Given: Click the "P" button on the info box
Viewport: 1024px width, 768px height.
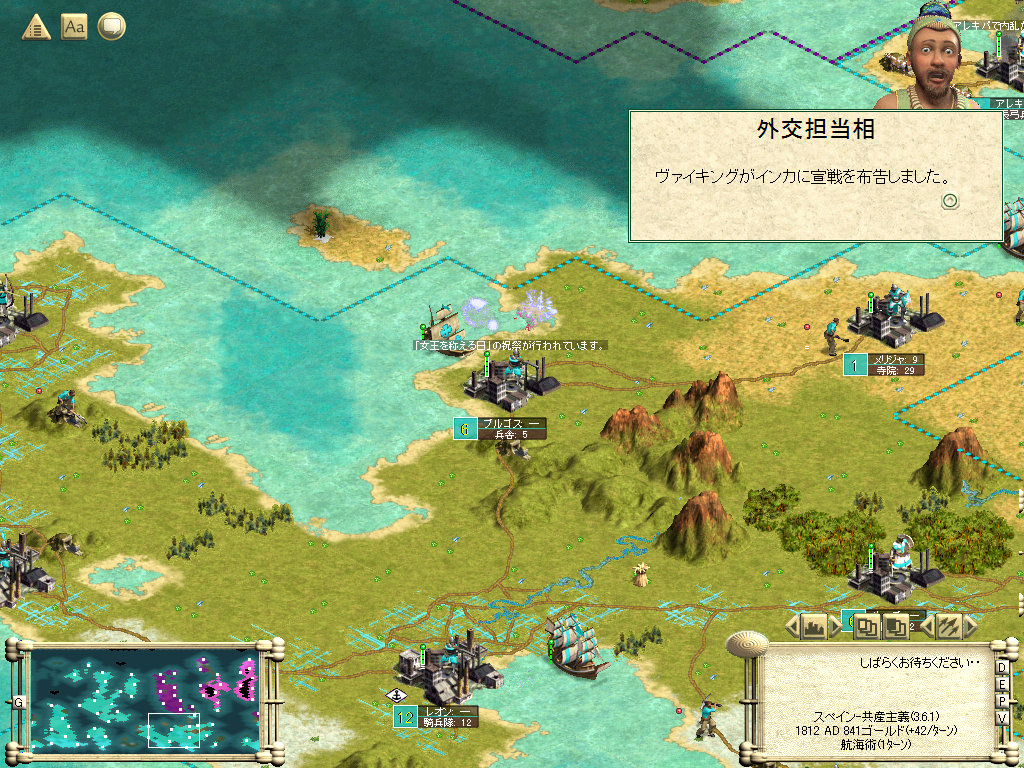Looking at the screenshot, I should point(1002,702).
